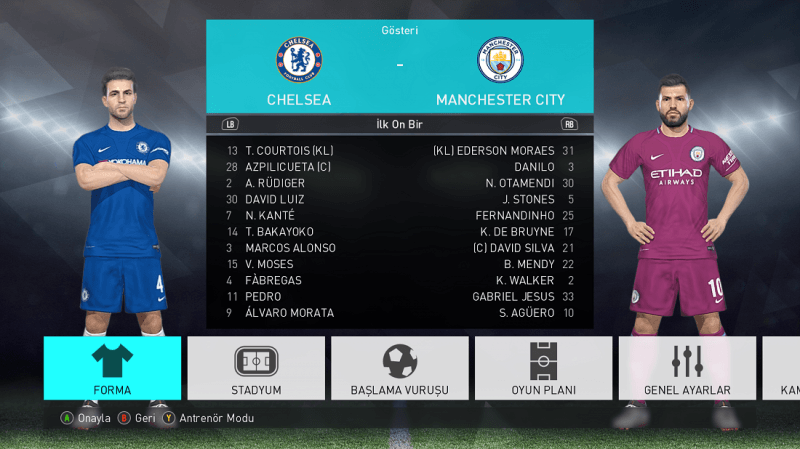This screenshot has height=449, width=800.
Task: Select the Manchester City team crest
Action: (500, 60)
